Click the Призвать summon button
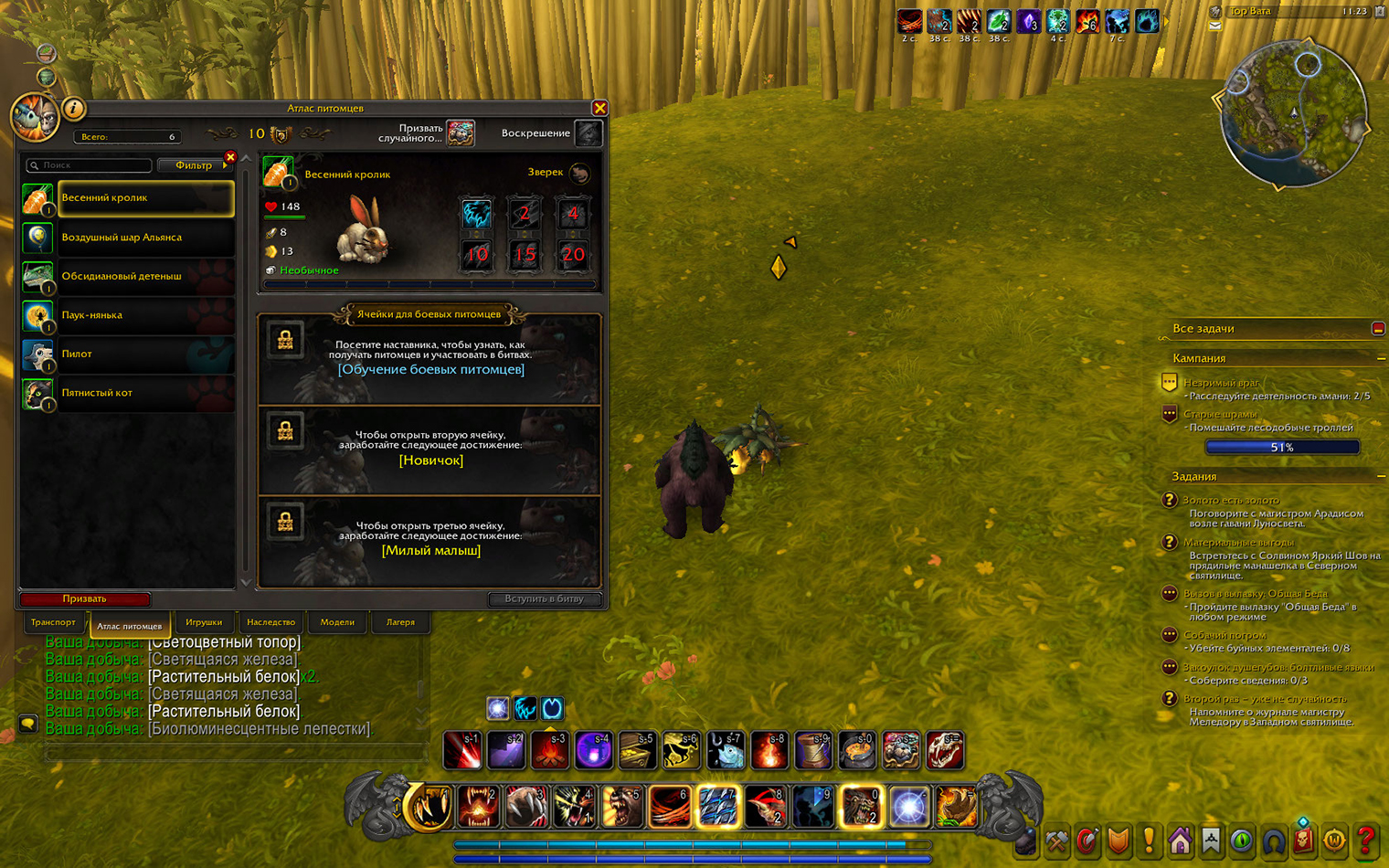 (x=85, y=599)
